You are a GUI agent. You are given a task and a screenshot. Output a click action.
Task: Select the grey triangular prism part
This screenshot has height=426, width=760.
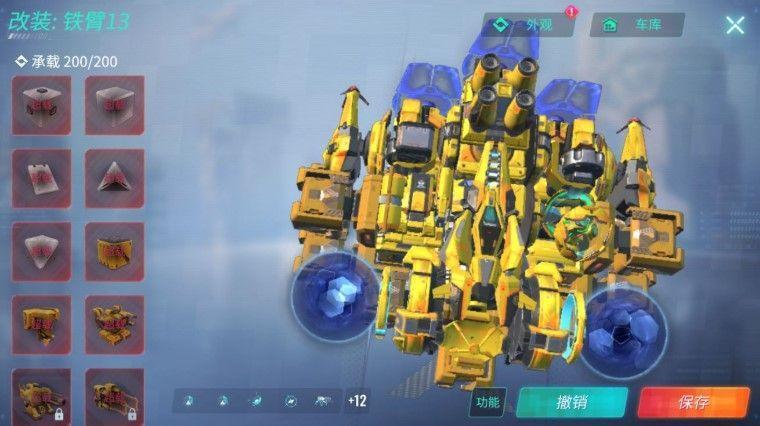pyautogui.click(x=114, y=178)
